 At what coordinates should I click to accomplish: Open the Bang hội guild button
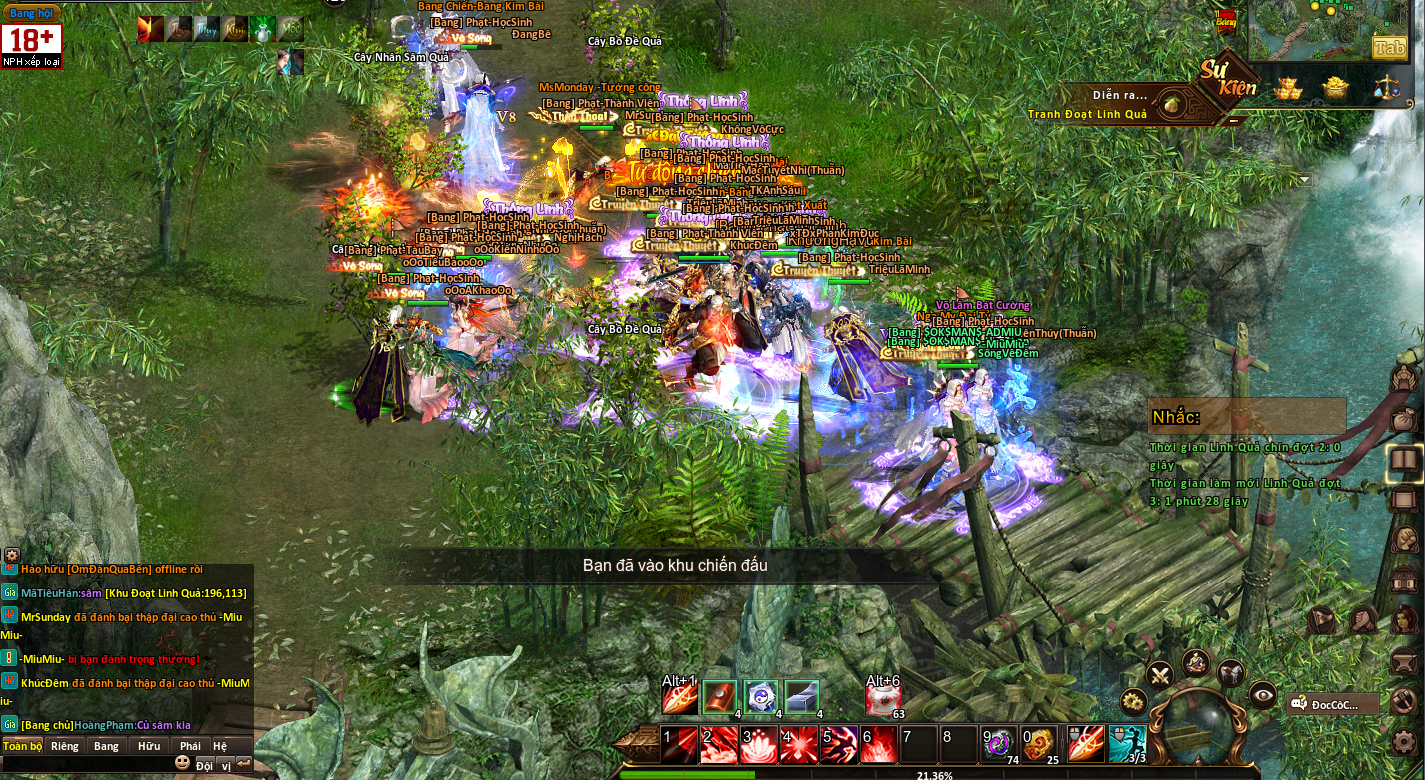point(31,13)
